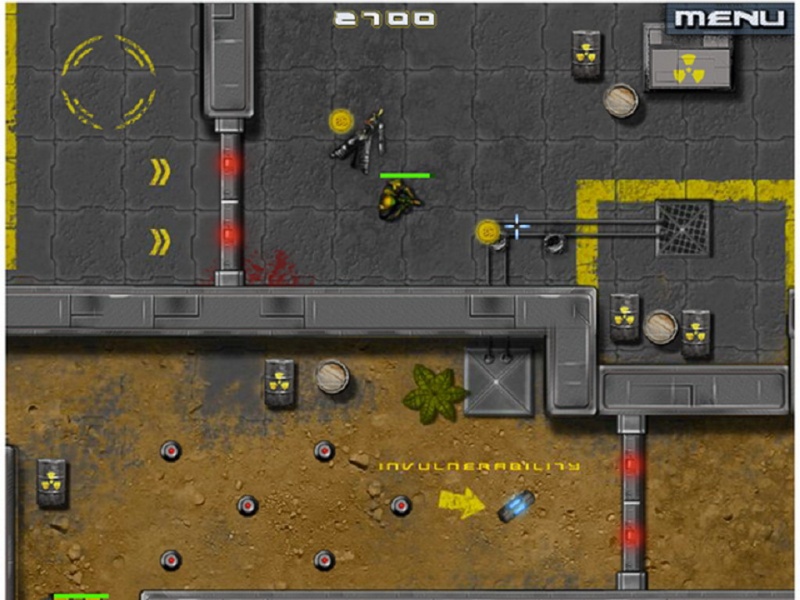Open the MENU button

click(730, 18)
